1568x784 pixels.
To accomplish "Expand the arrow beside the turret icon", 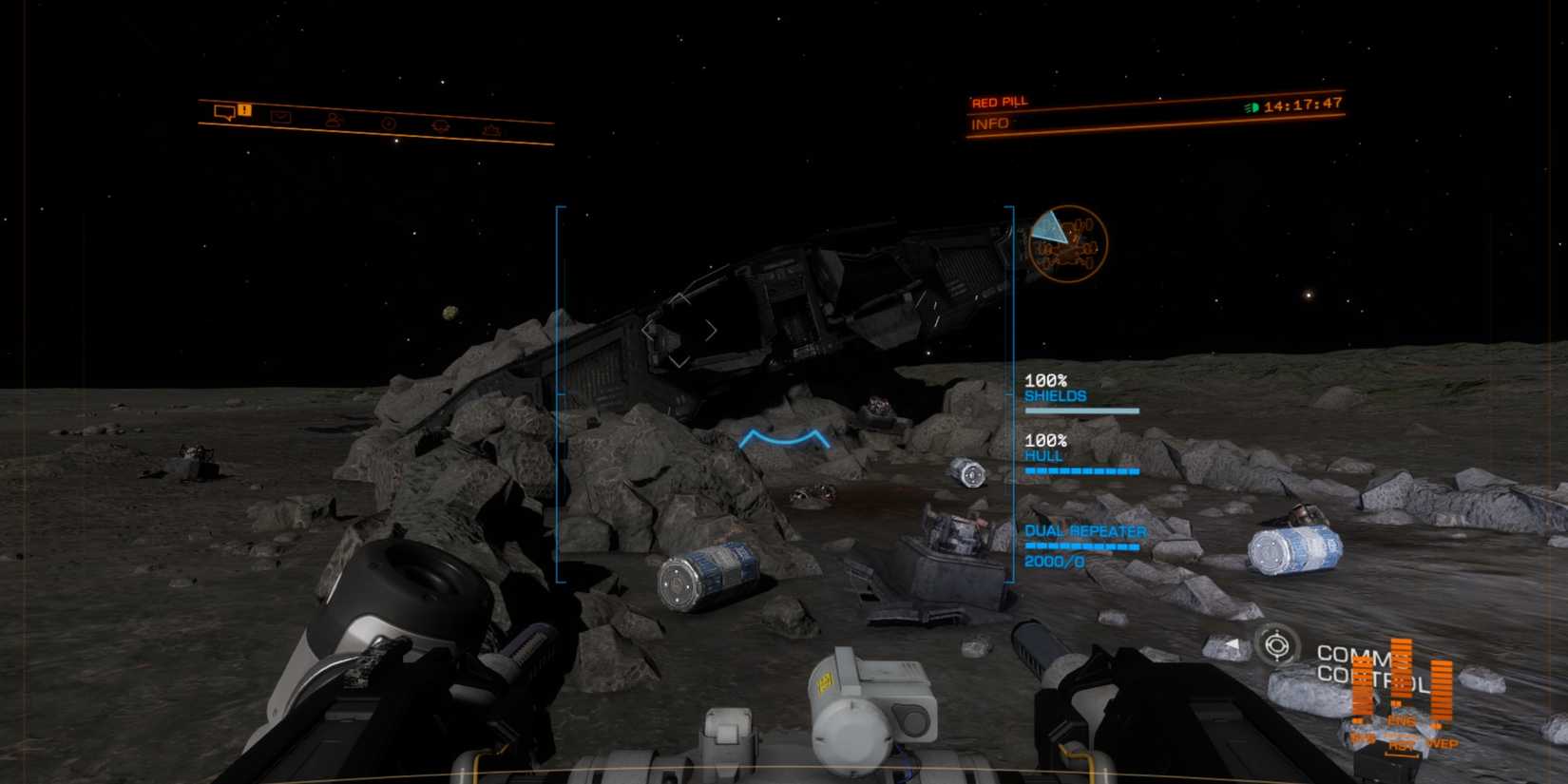I will [x=1232, y=642].
